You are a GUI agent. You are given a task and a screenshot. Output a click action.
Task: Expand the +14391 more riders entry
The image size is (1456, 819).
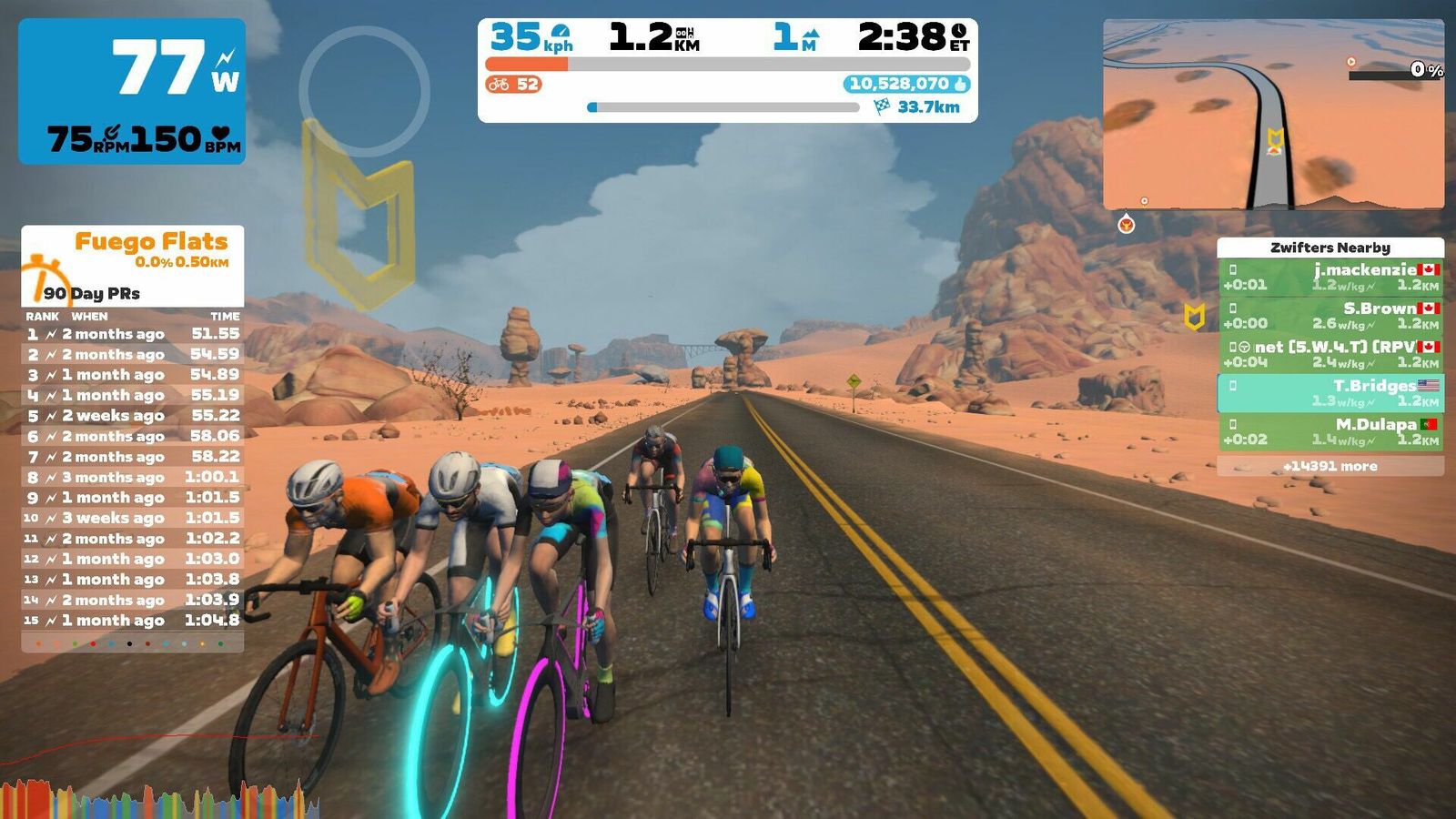(1330, 466)
